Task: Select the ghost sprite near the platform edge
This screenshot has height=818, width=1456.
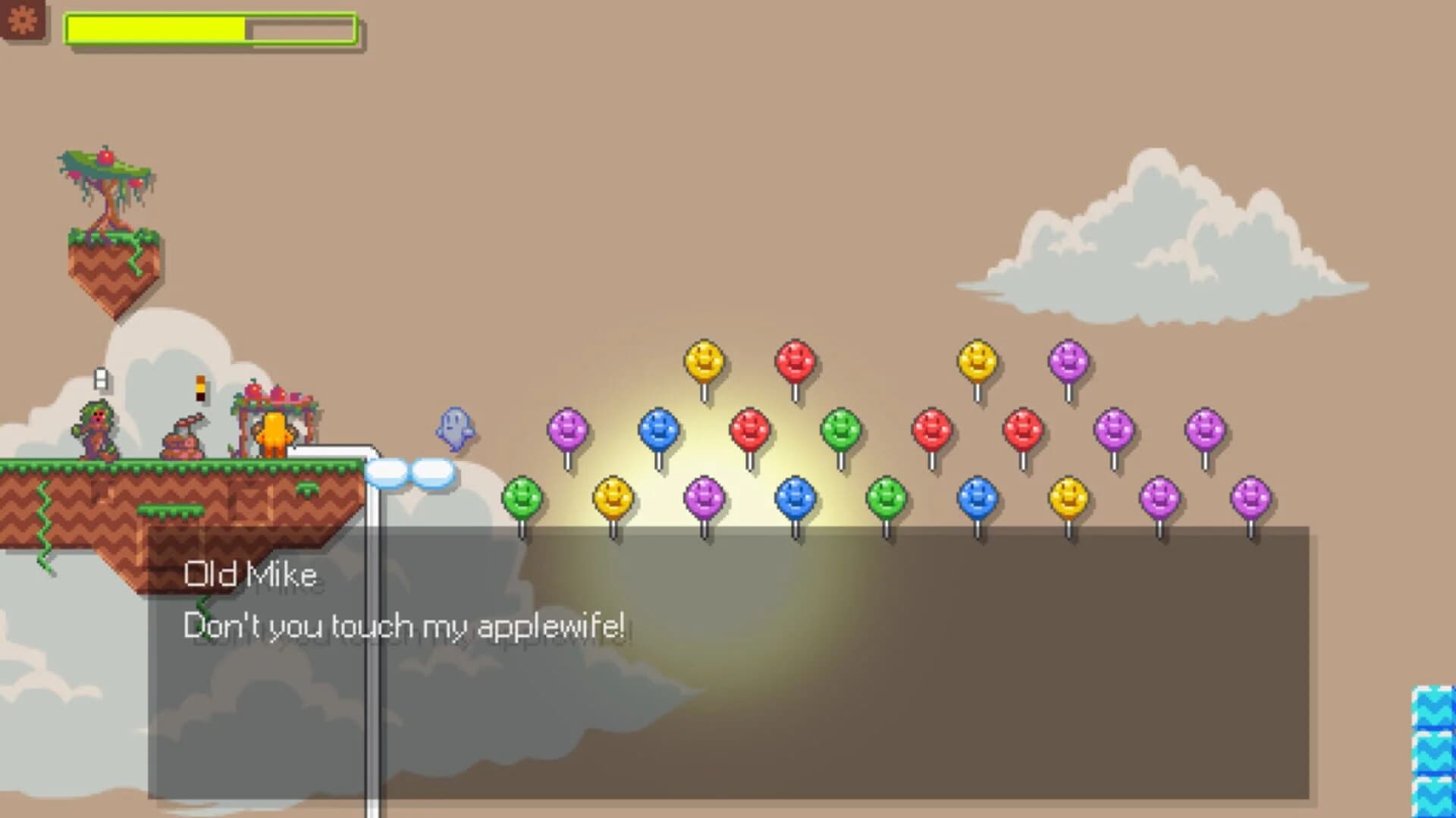Action: coord(453,427)
